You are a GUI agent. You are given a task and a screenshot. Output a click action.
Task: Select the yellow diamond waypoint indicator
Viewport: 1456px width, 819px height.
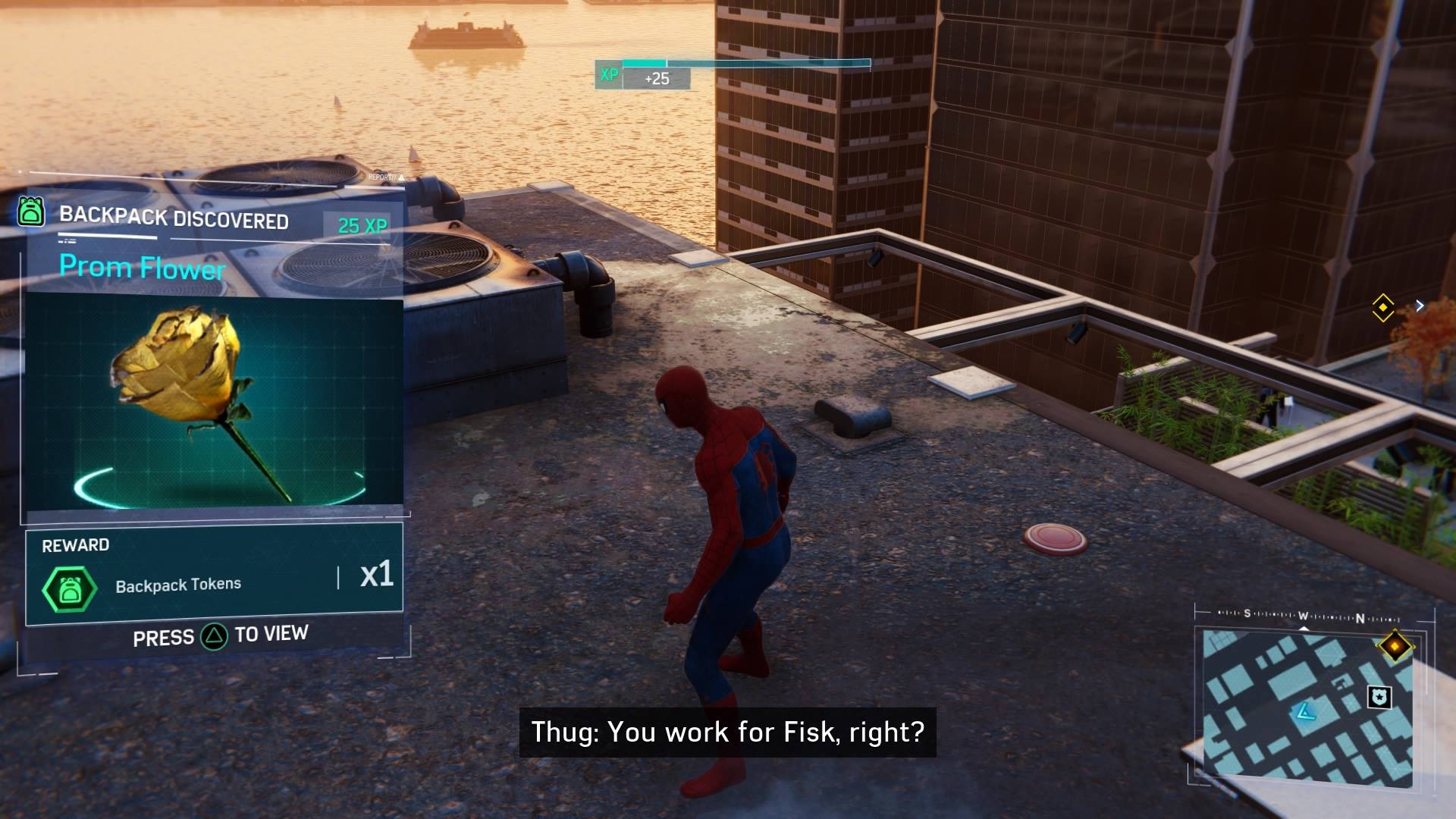coord(1383,307)
